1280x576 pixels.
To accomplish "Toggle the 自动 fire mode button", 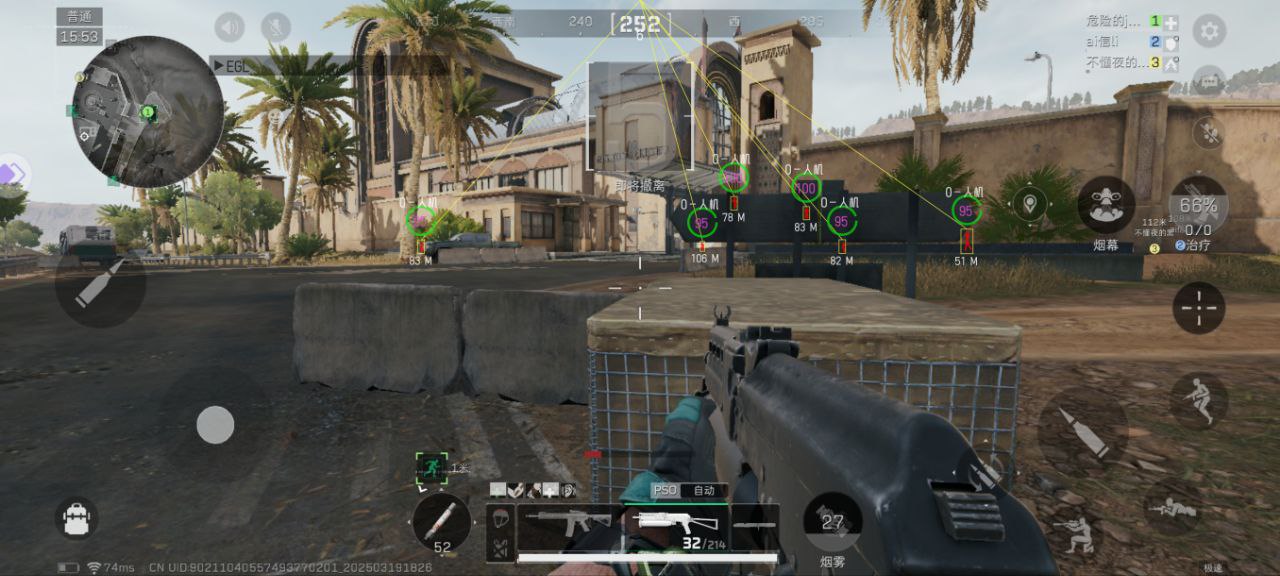I will pos(704,490).
